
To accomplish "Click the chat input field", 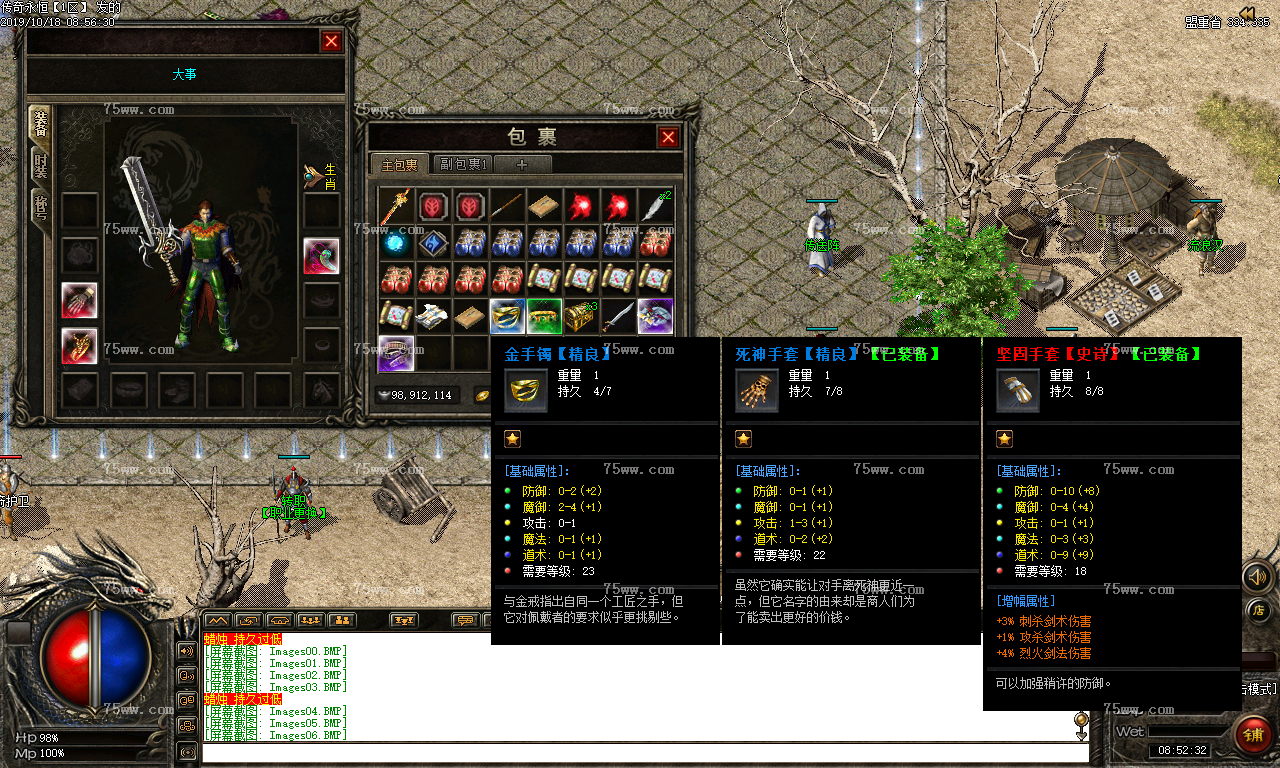I will (640, 752).
